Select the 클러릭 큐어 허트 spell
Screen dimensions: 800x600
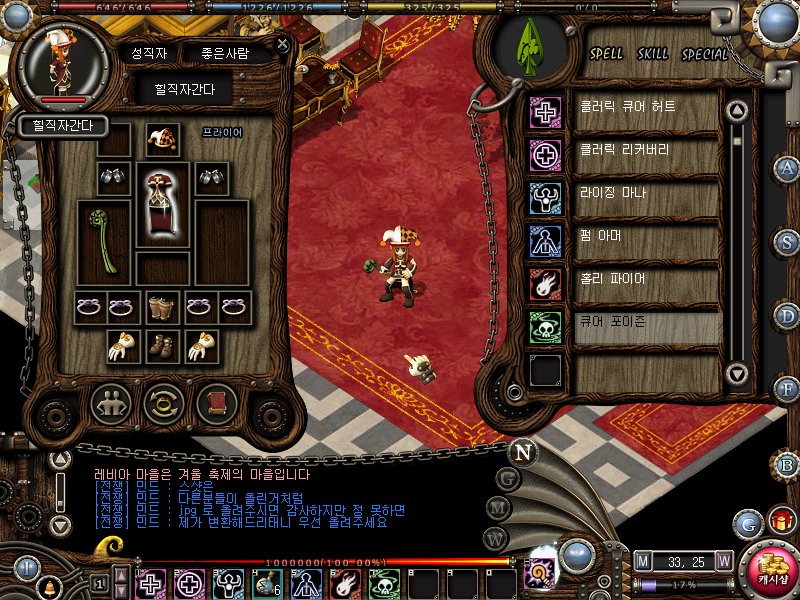tap(646, 109)
